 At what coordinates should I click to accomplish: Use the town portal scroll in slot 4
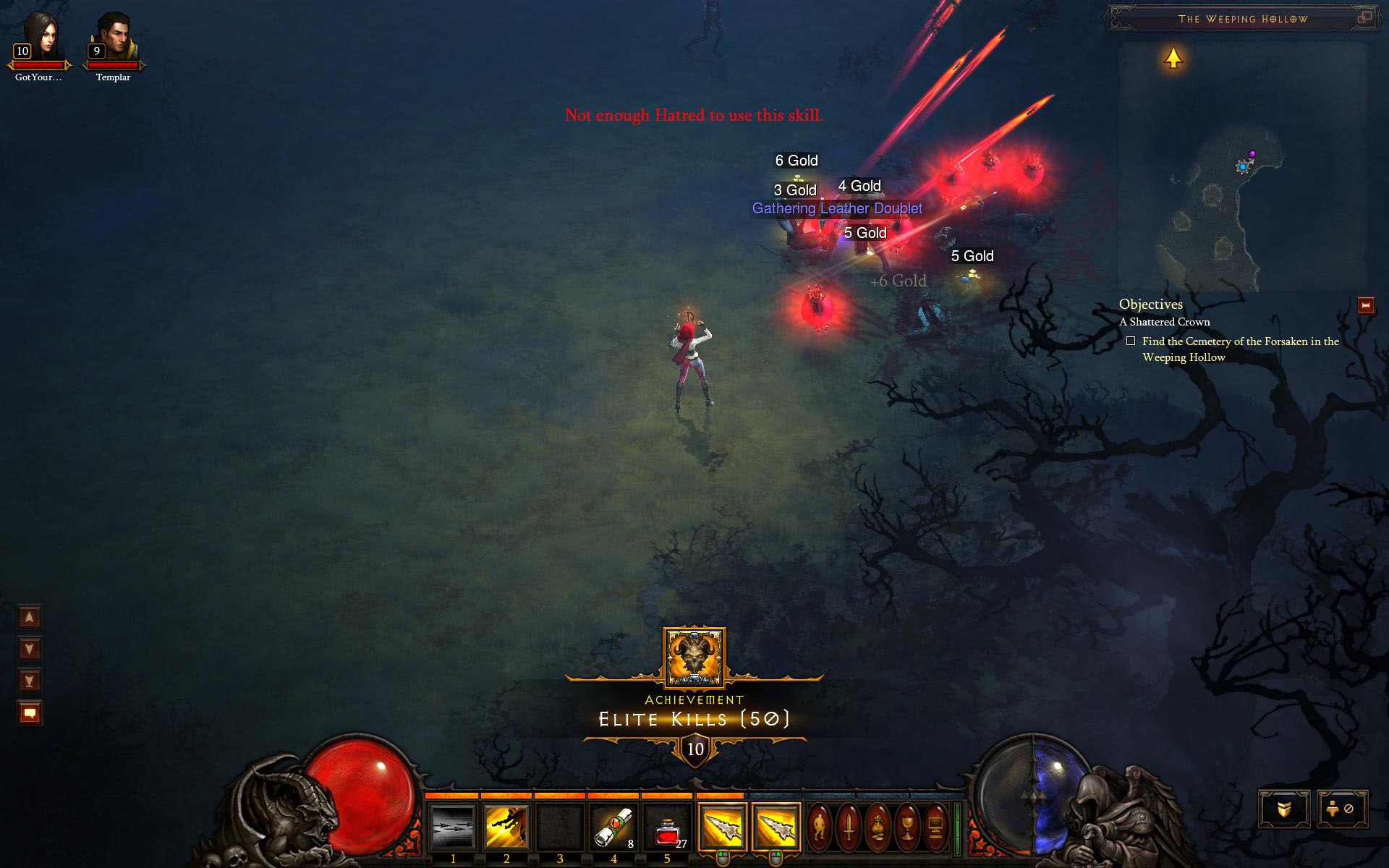pyautogui.click(x=613, y=827)
